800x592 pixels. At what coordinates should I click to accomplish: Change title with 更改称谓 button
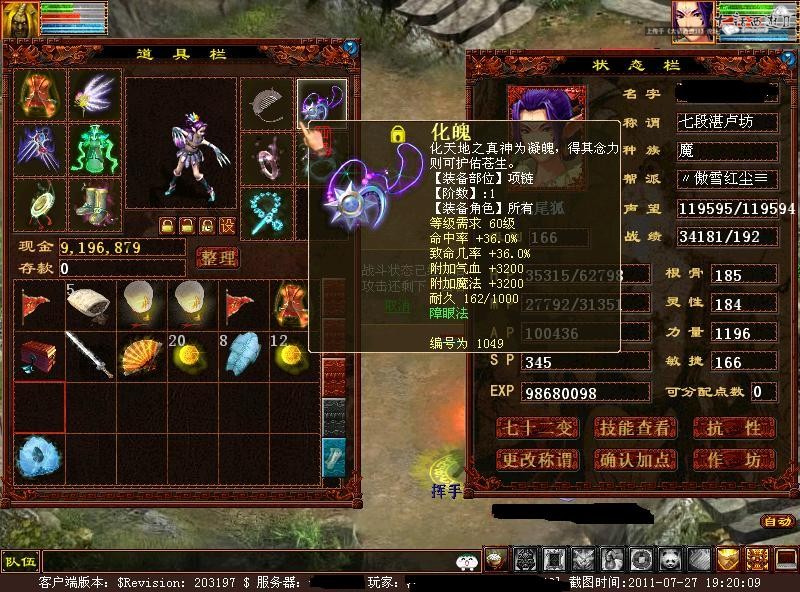pos(537,460)
